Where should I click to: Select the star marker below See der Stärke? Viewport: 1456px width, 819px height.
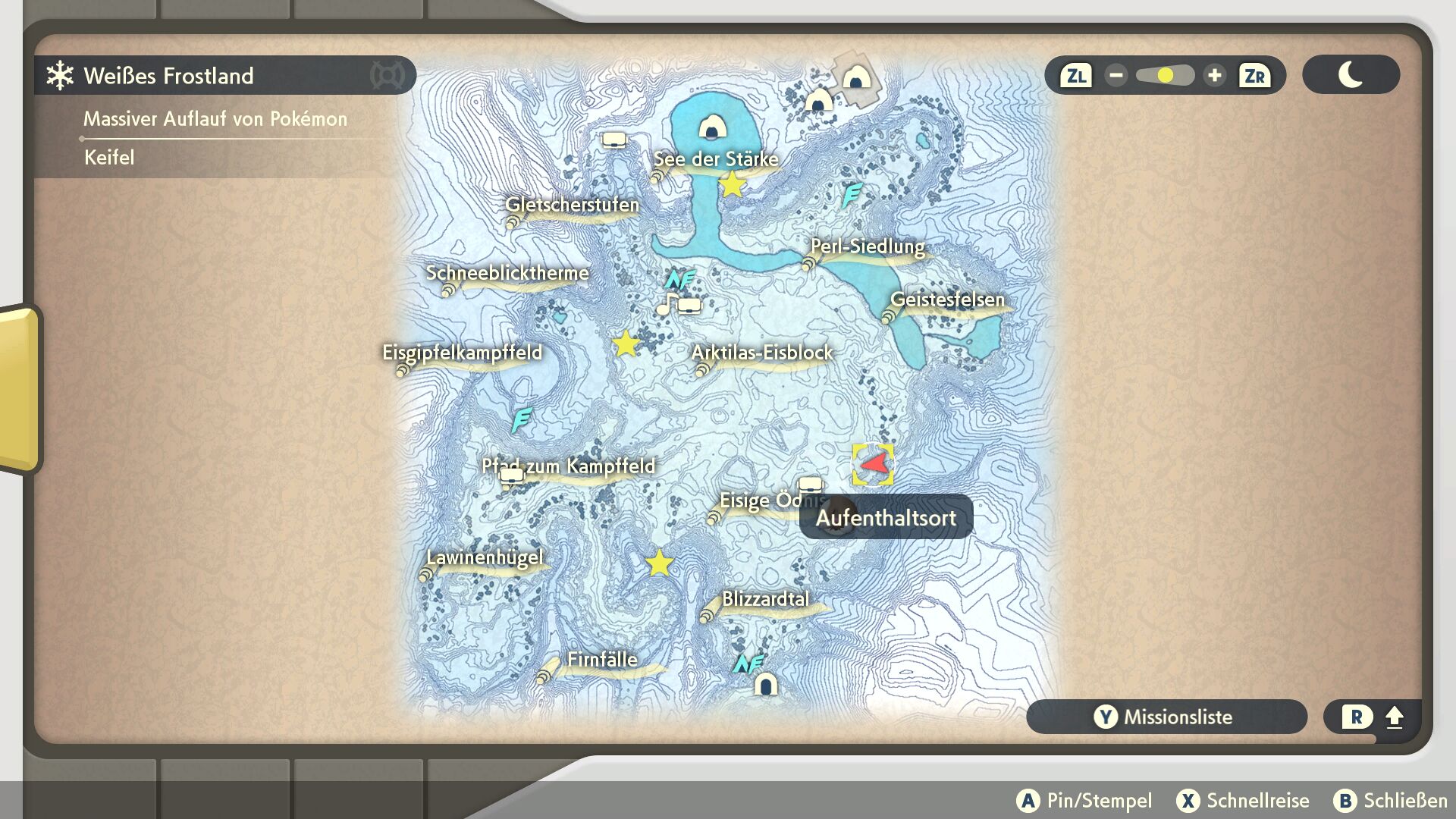click(732, 185)
